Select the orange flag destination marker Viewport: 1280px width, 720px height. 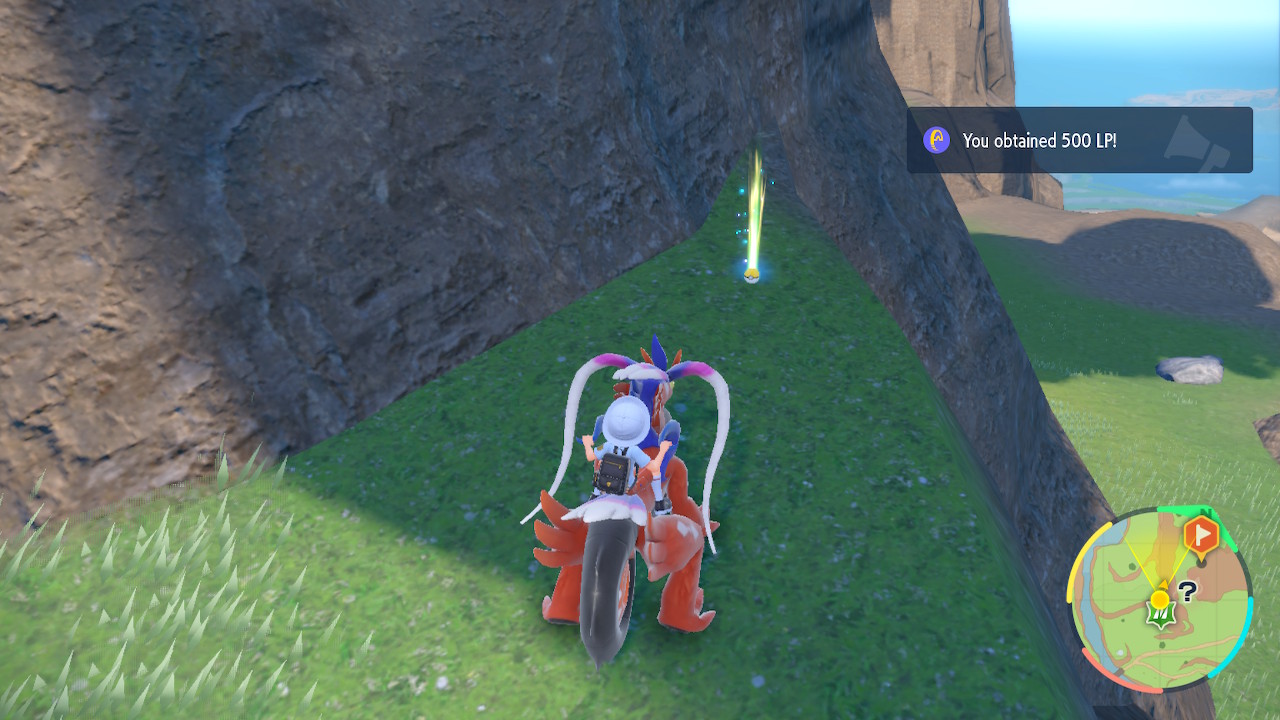click(1201, 535)
